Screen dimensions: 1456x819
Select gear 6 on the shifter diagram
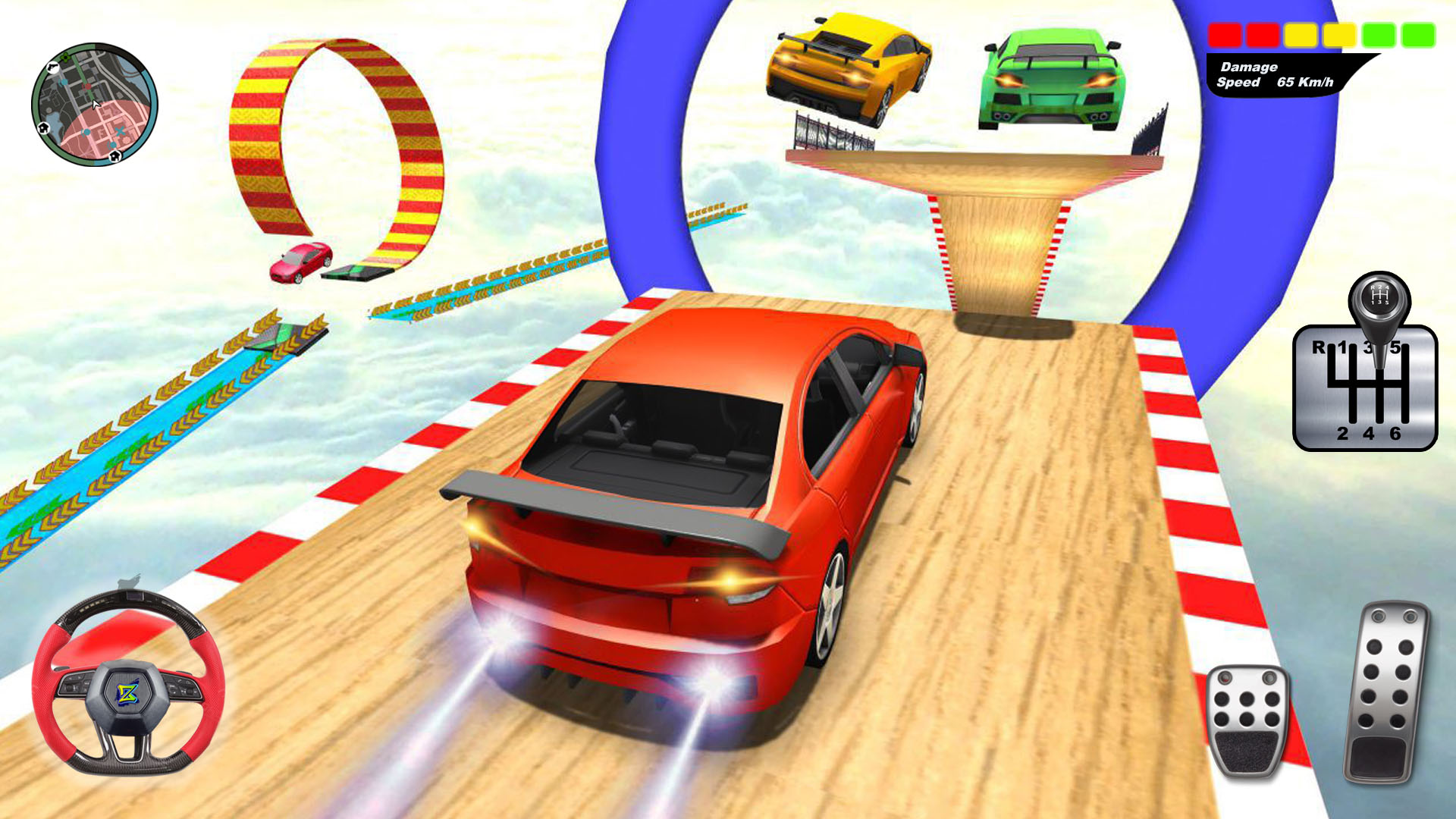[x=1395, y=434]
